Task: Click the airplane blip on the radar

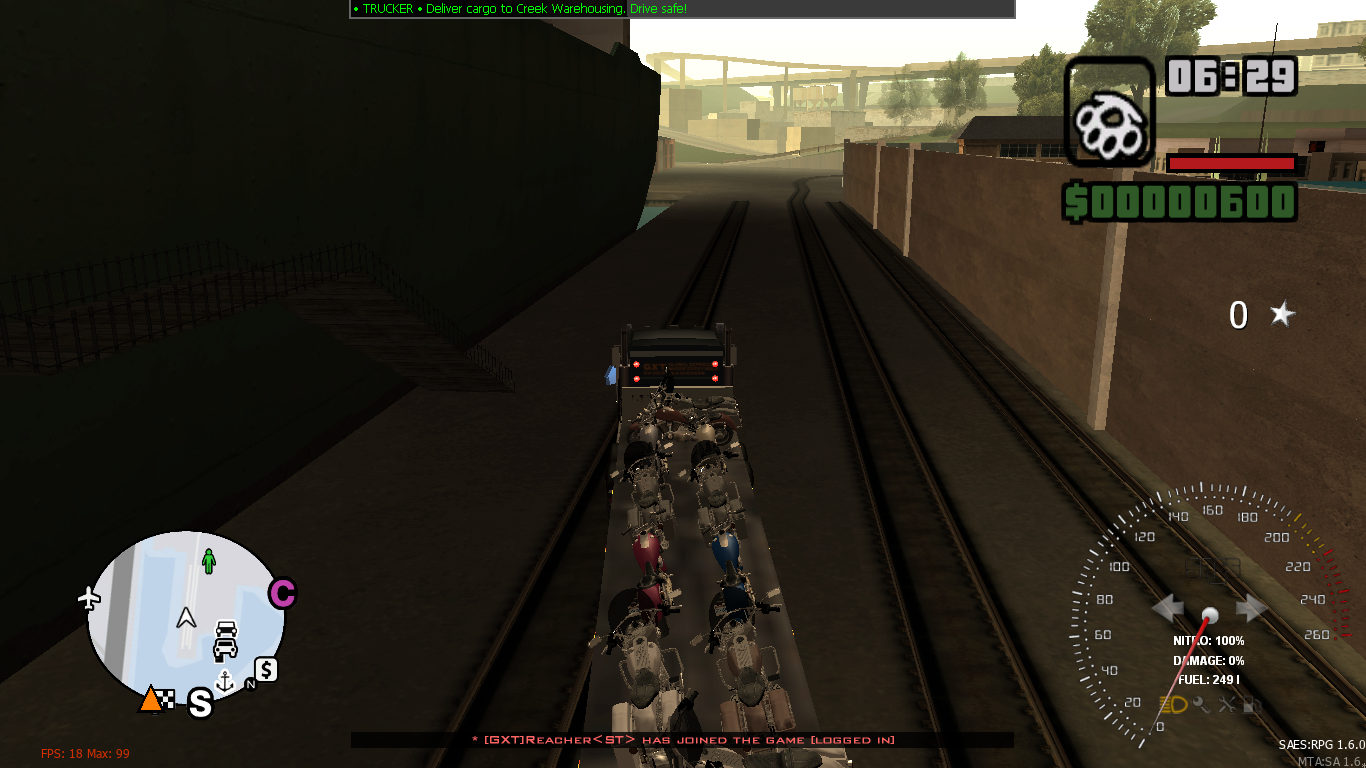Action: [x=88, y=599]
